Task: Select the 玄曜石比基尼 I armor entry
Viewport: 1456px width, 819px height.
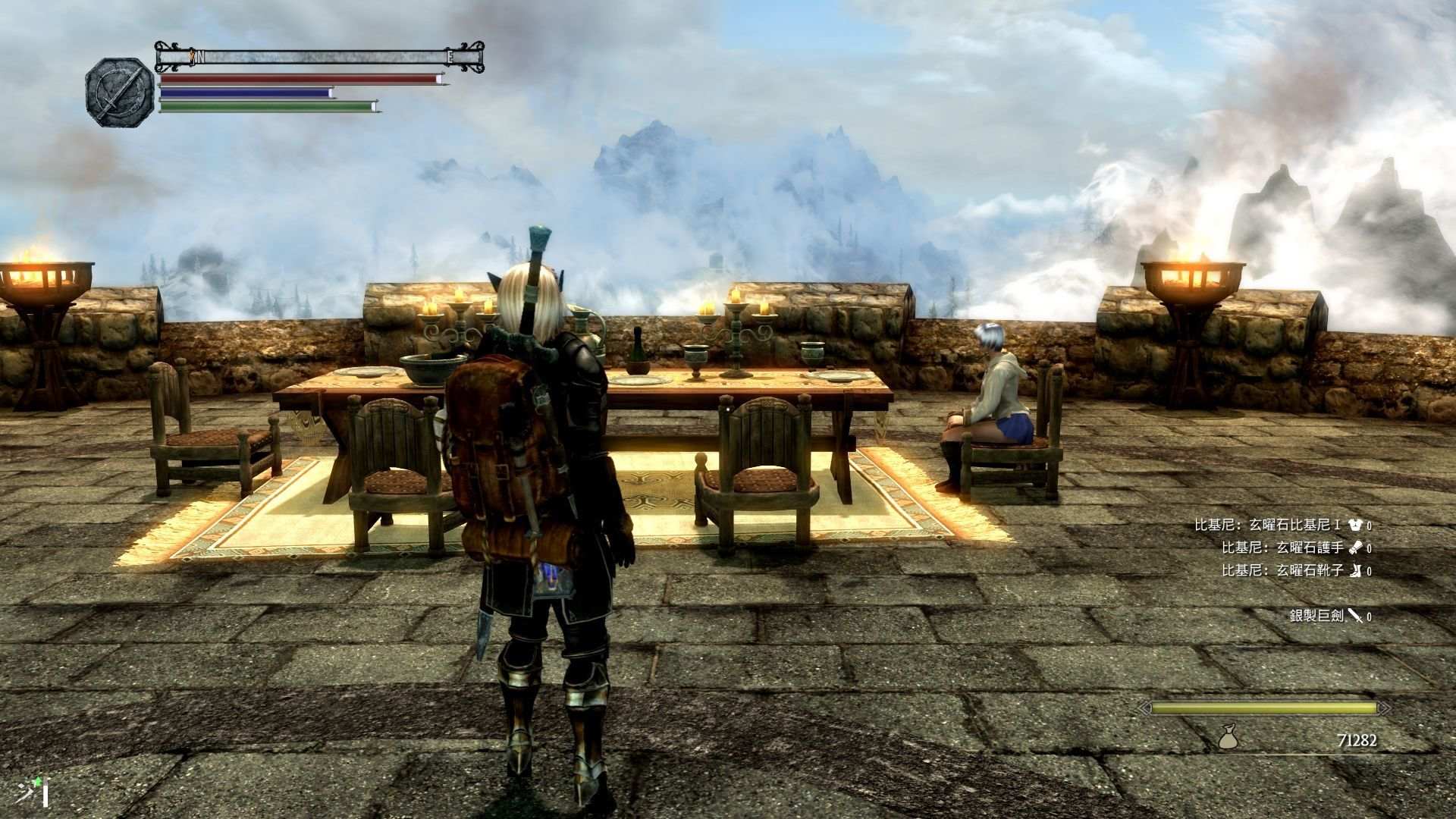Action: tap(1282, 525)
